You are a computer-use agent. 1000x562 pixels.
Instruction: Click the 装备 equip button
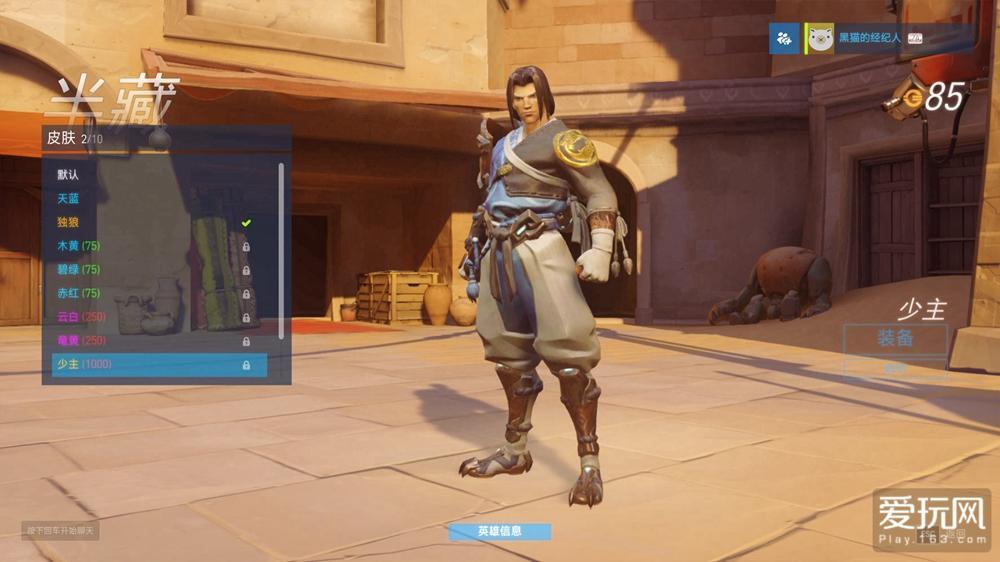(x=895, y=339)
